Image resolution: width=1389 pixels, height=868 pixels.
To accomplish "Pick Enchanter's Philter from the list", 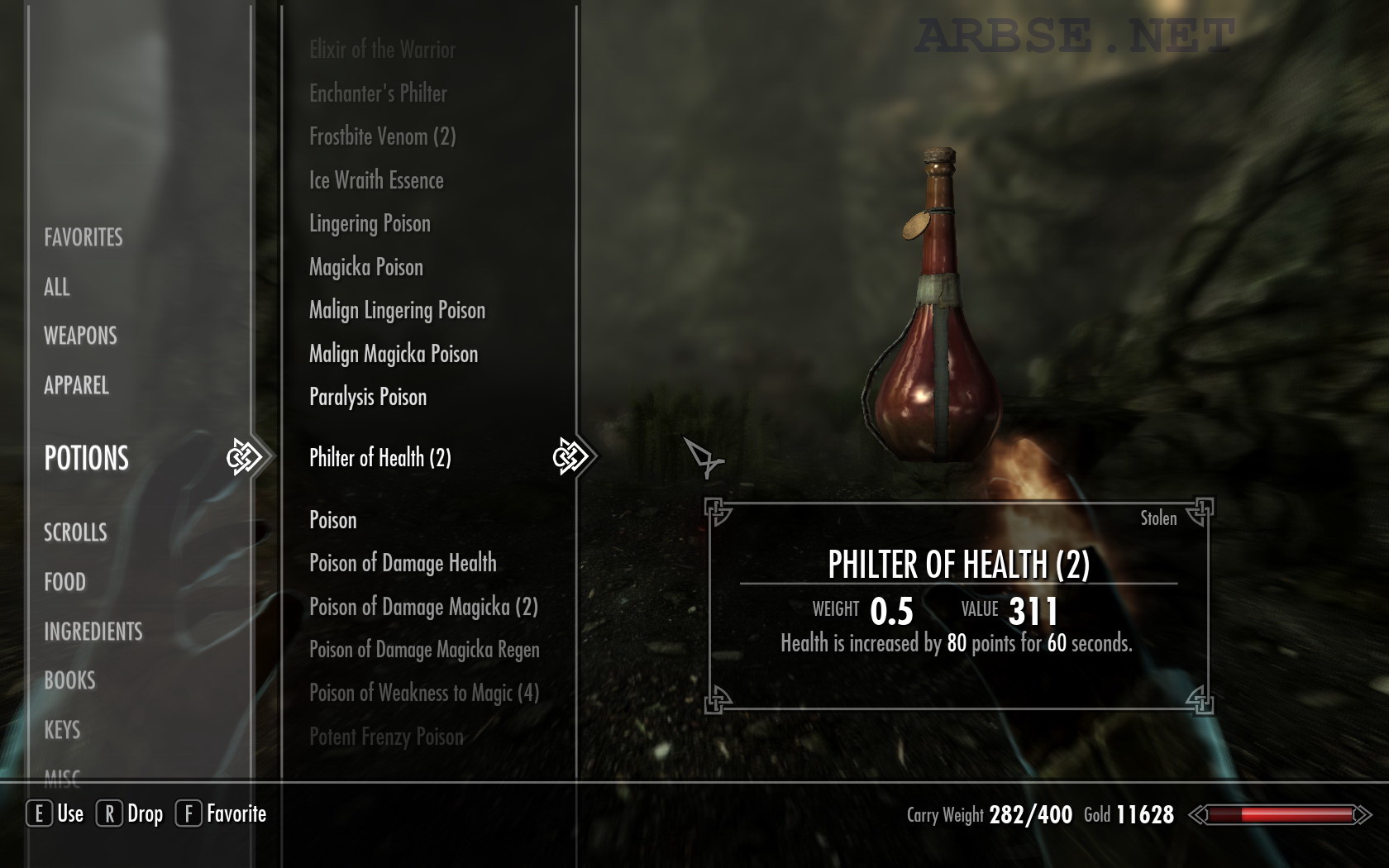I will (x=378, y=93).
